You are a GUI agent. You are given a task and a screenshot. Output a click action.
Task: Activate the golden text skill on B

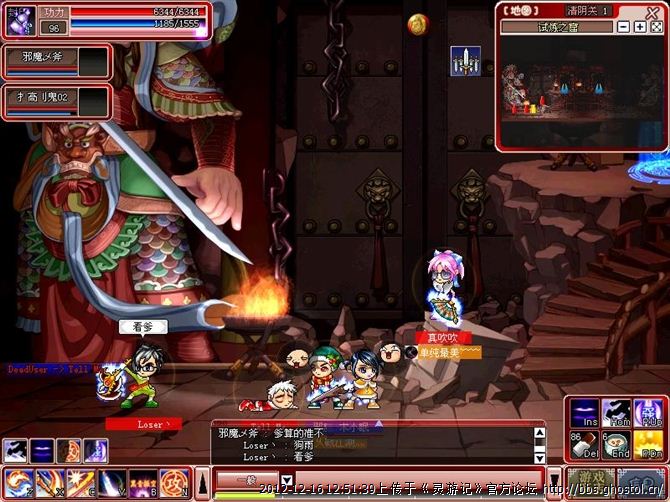point(142,483)
